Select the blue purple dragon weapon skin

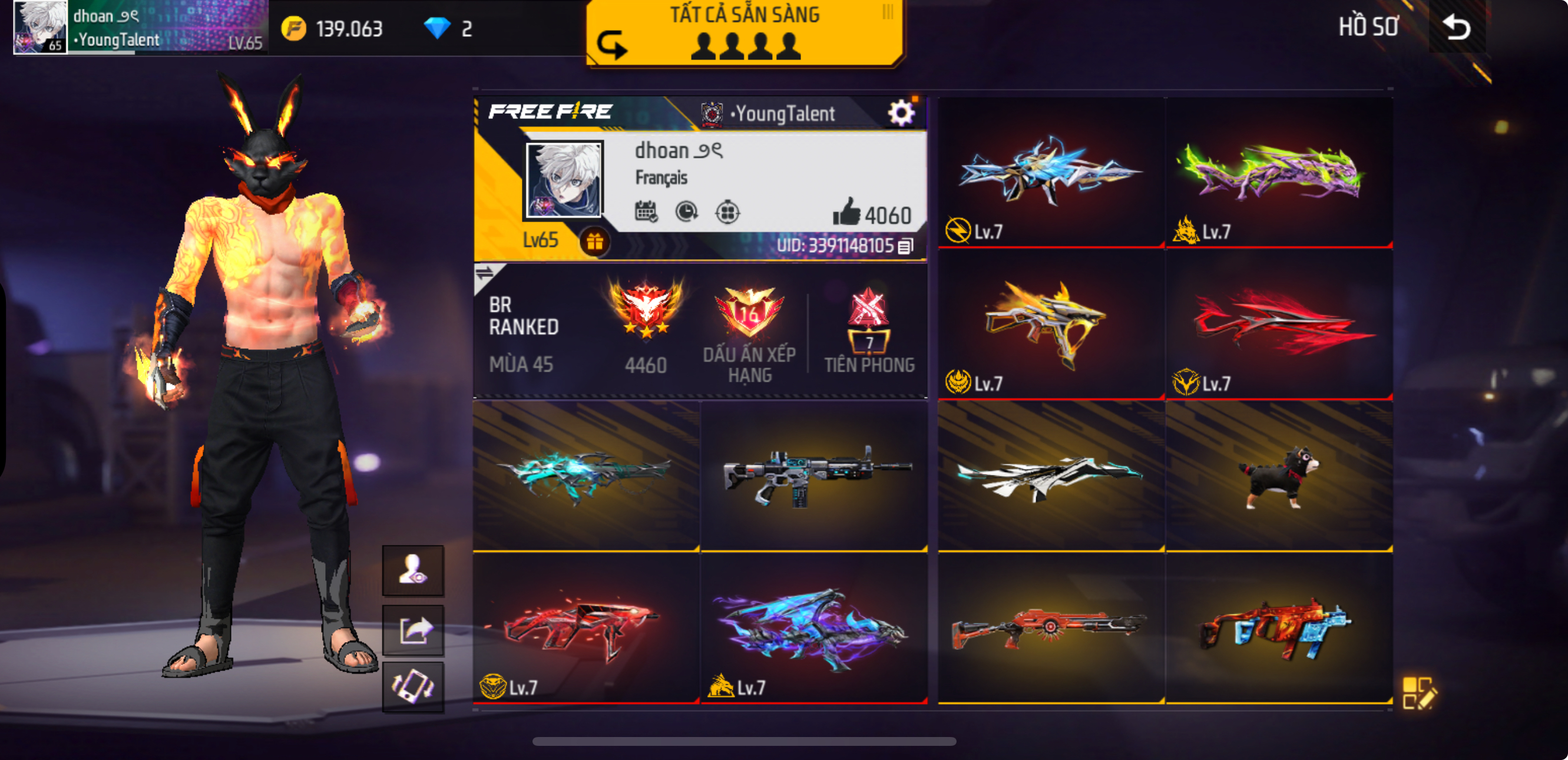[x=814, y=628]
